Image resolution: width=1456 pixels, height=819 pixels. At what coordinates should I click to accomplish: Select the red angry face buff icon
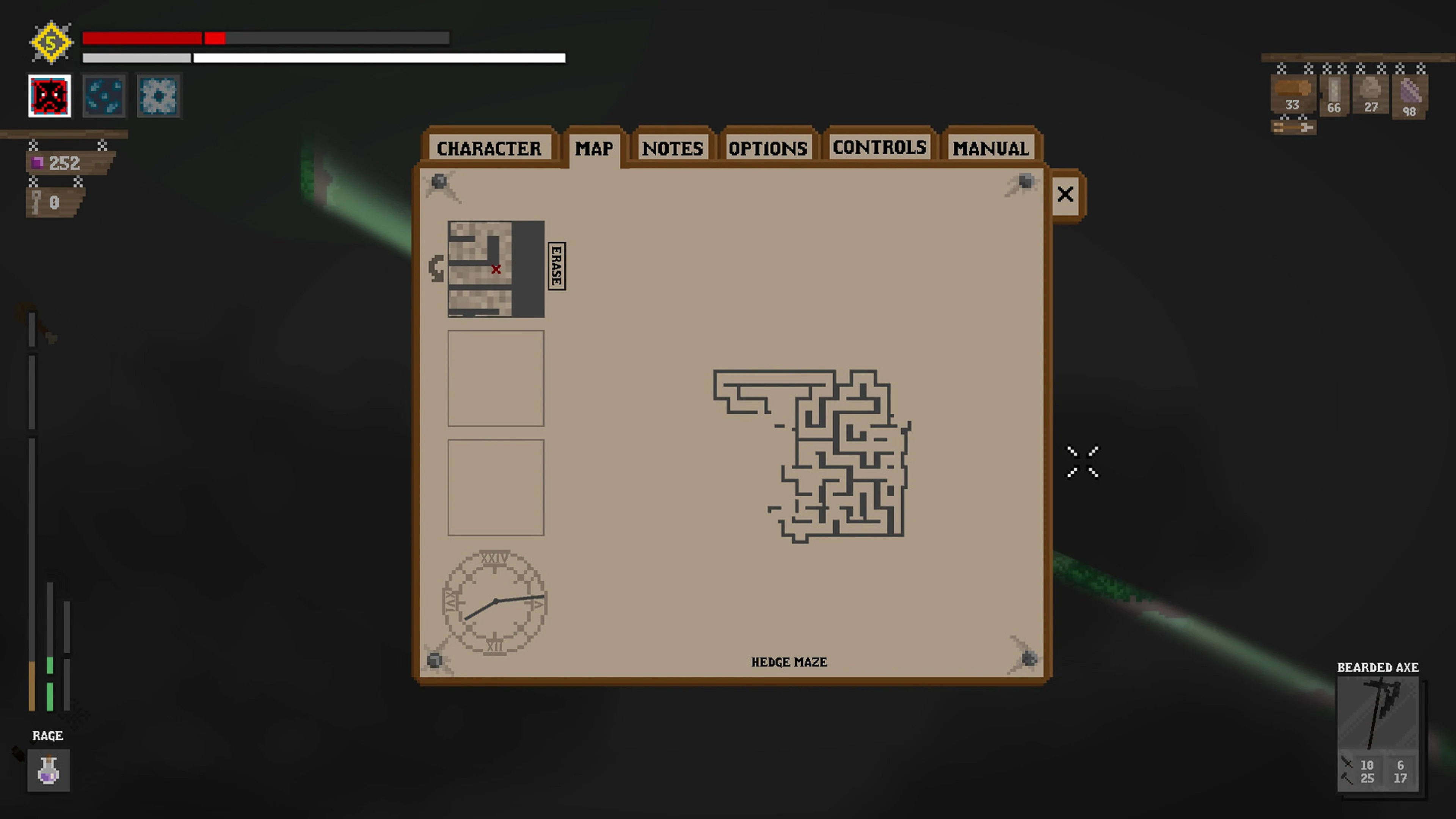(49, 96)
